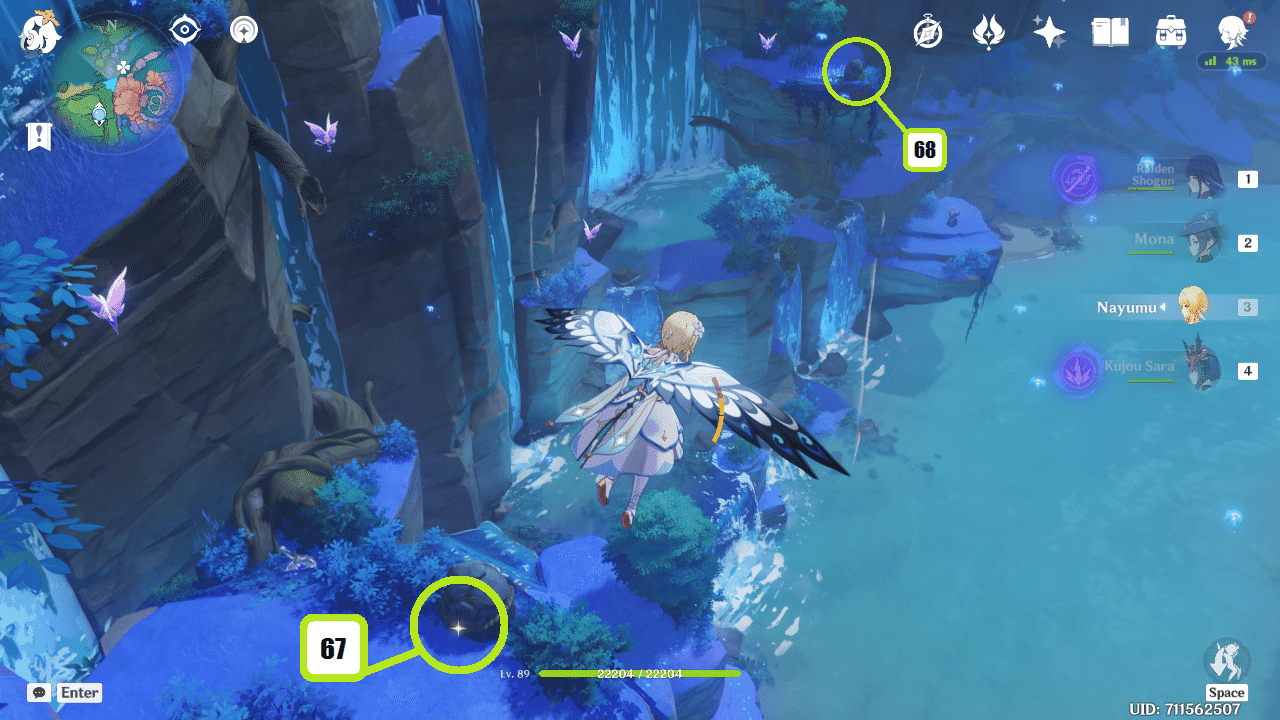Open the Events overview compass icon
Image resolution: width=1280 pixels, height=720 pixels.
pyautogui.click(x=927, y=32)
